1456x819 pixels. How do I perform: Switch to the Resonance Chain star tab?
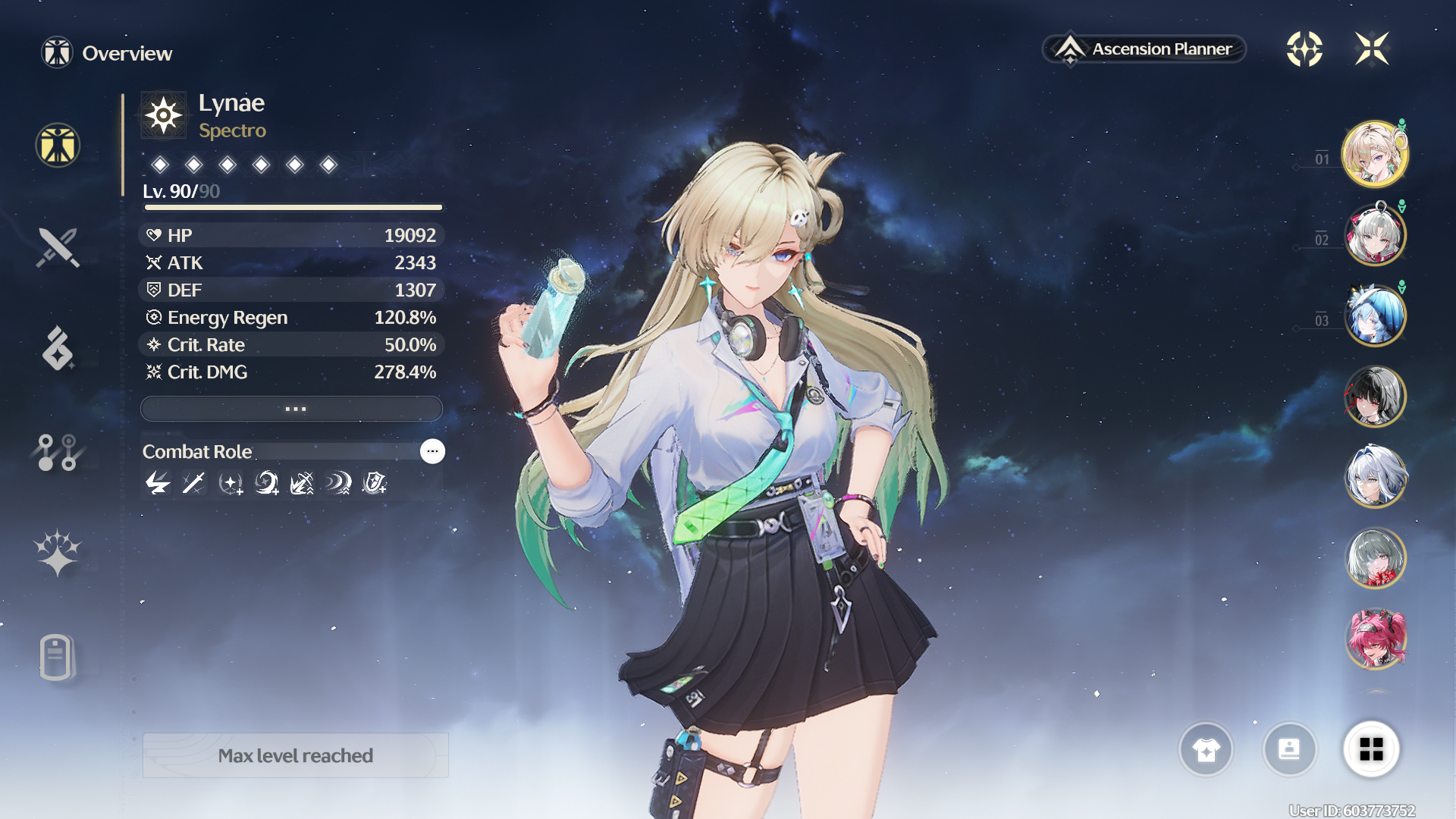(58, 553)
